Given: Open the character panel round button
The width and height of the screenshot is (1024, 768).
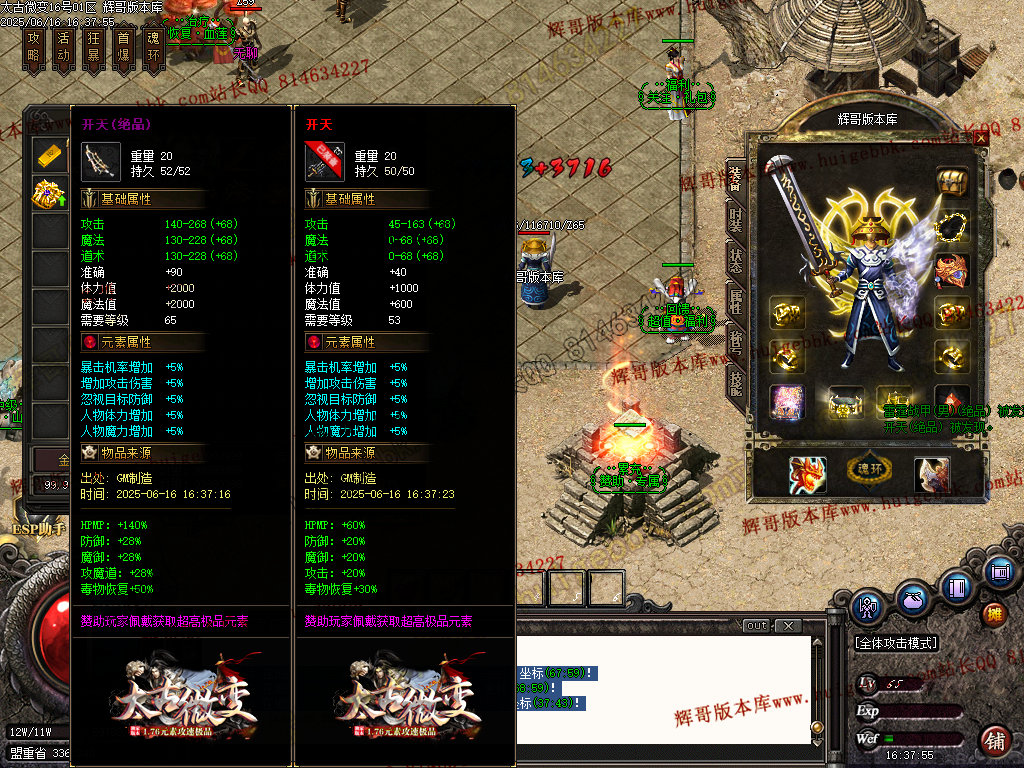Looking at the screenshot, I should (867, 604).
